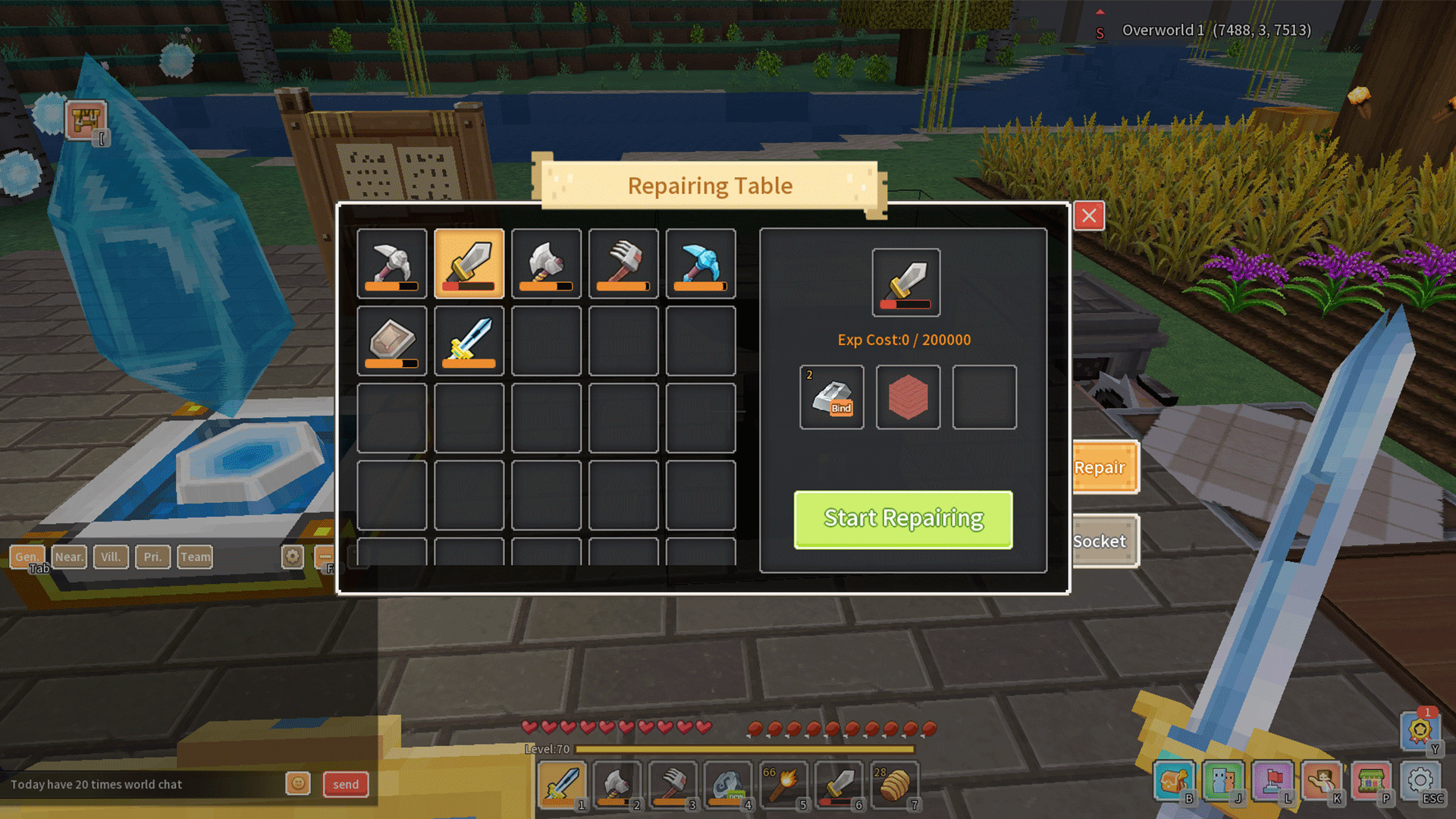Open the character menu (K) icon
Image resolution: width=1456 pixels, height=819 pixels.
click(x=1323, y=780)
